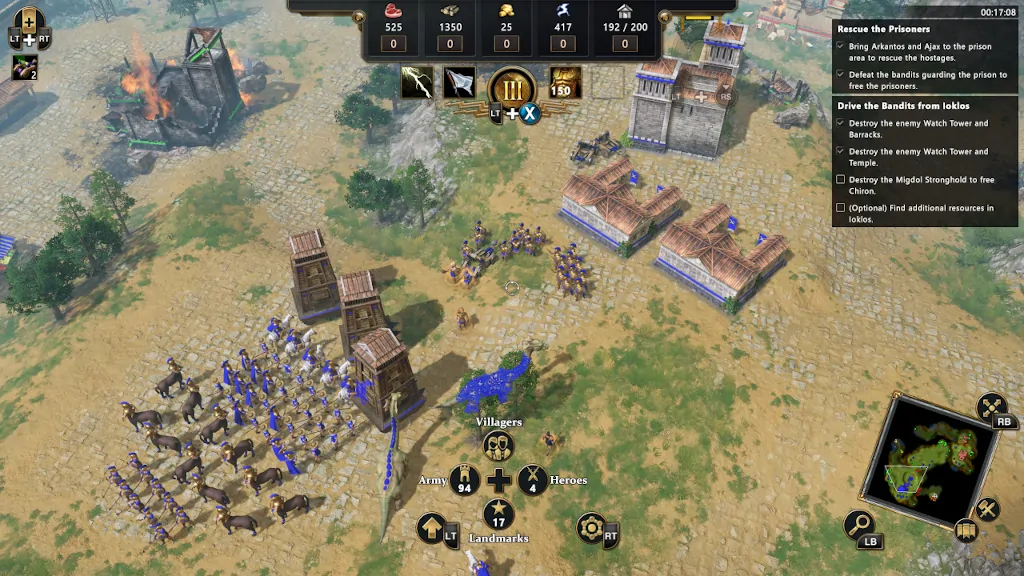This screenshot has height=576, width=1024.
Task: Click the four-arrows button above the minimap
Action: (991, 407)
